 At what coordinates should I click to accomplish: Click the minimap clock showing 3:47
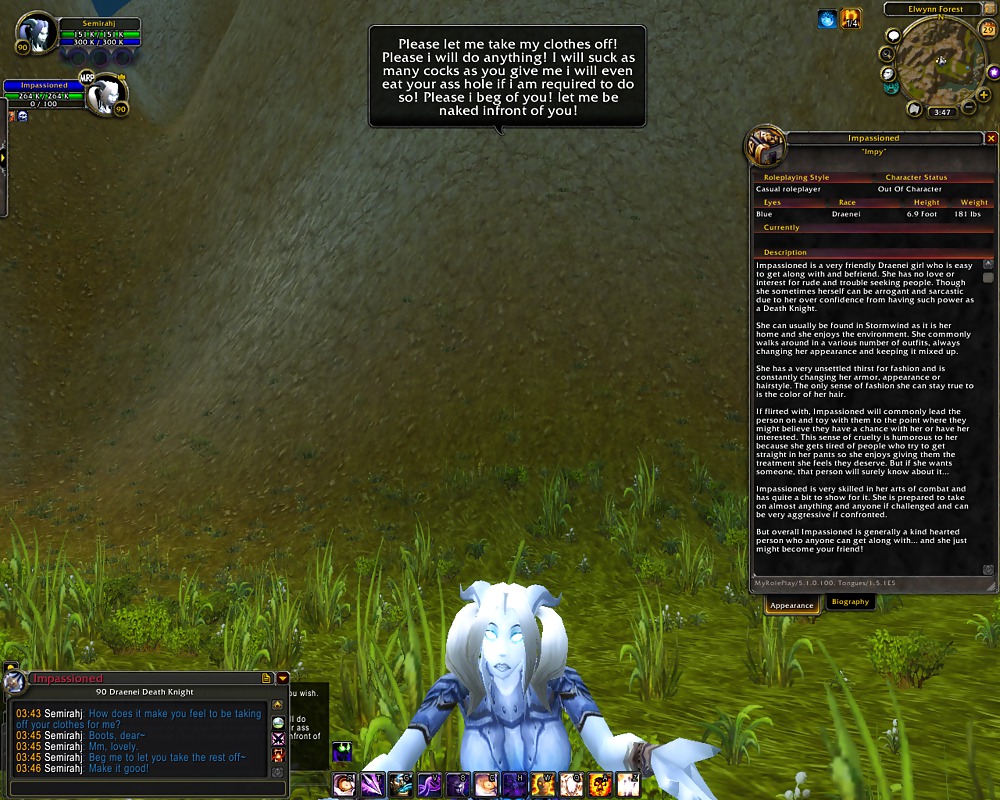pos(941,113)
